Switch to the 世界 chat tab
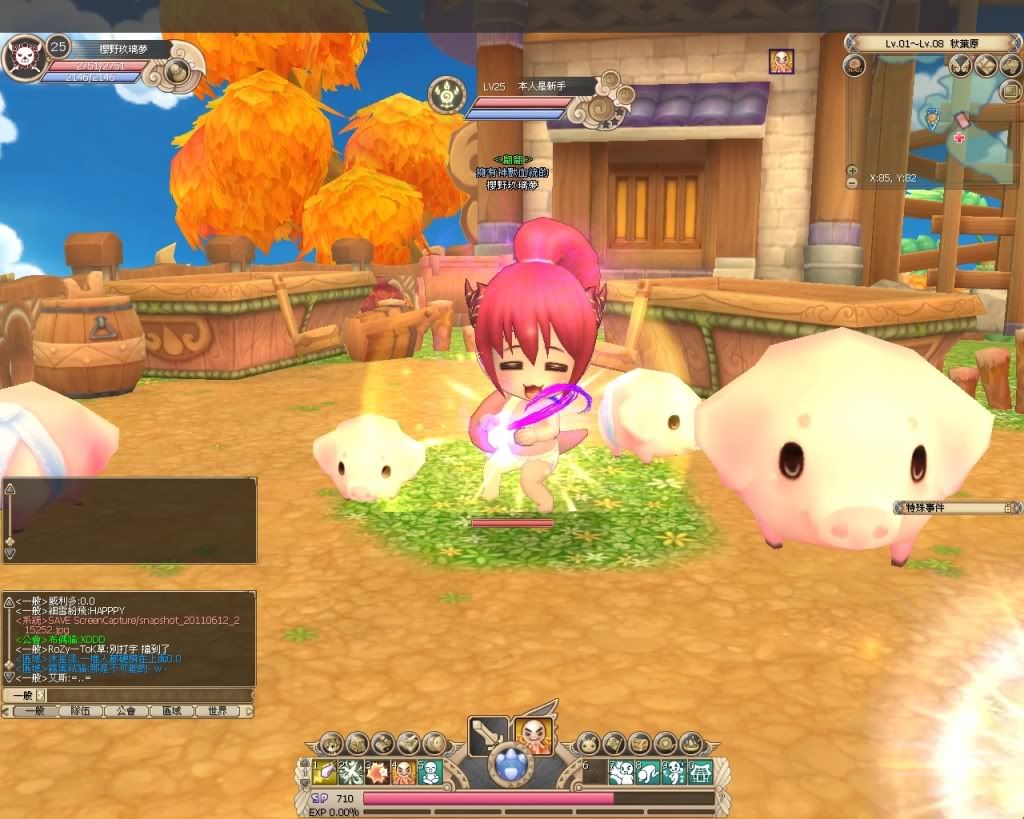The image size is (1024, 819). (217, 711)
